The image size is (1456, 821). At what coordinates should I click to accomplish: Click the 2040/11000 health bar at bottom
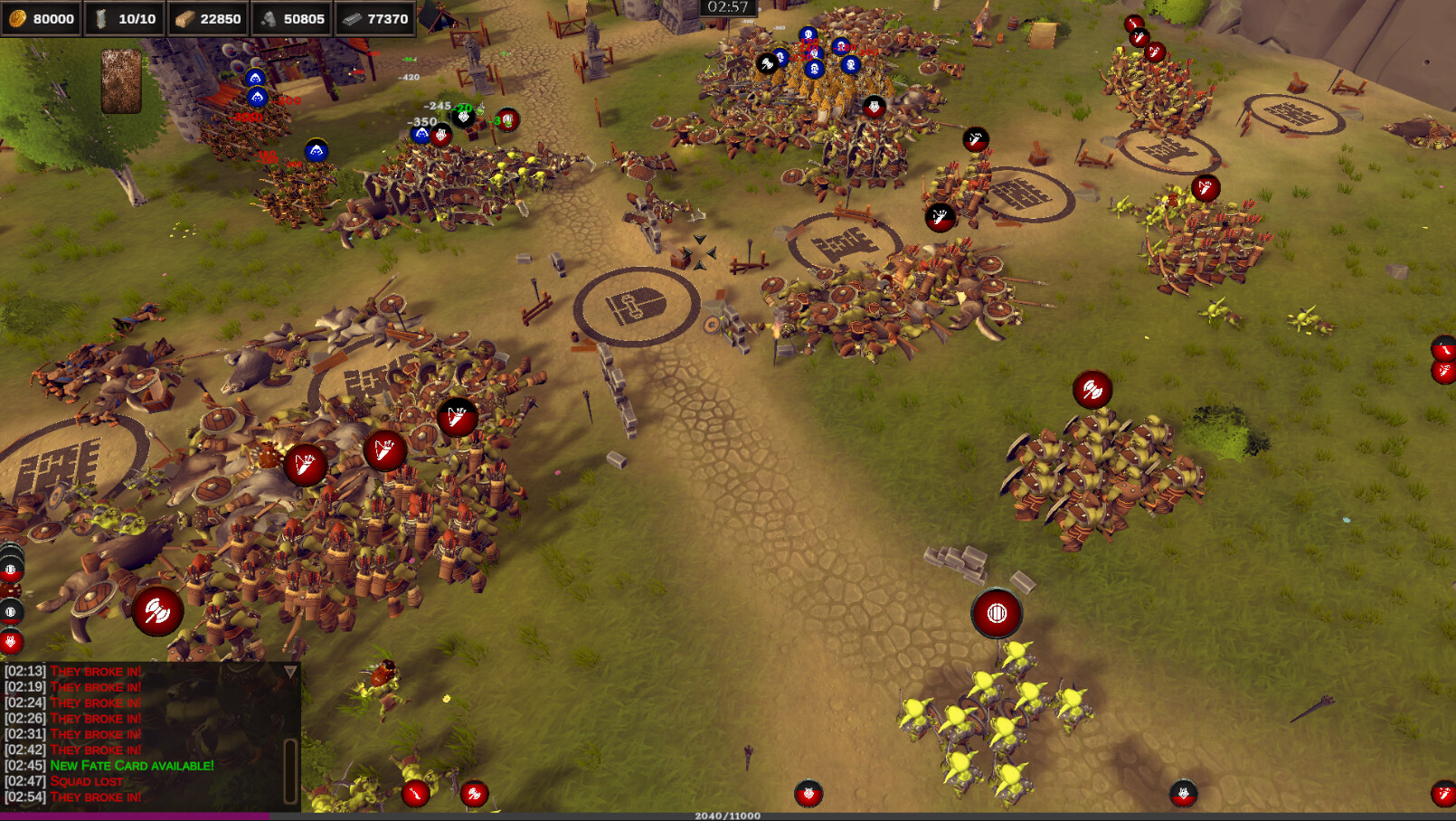tap(728, 813)
